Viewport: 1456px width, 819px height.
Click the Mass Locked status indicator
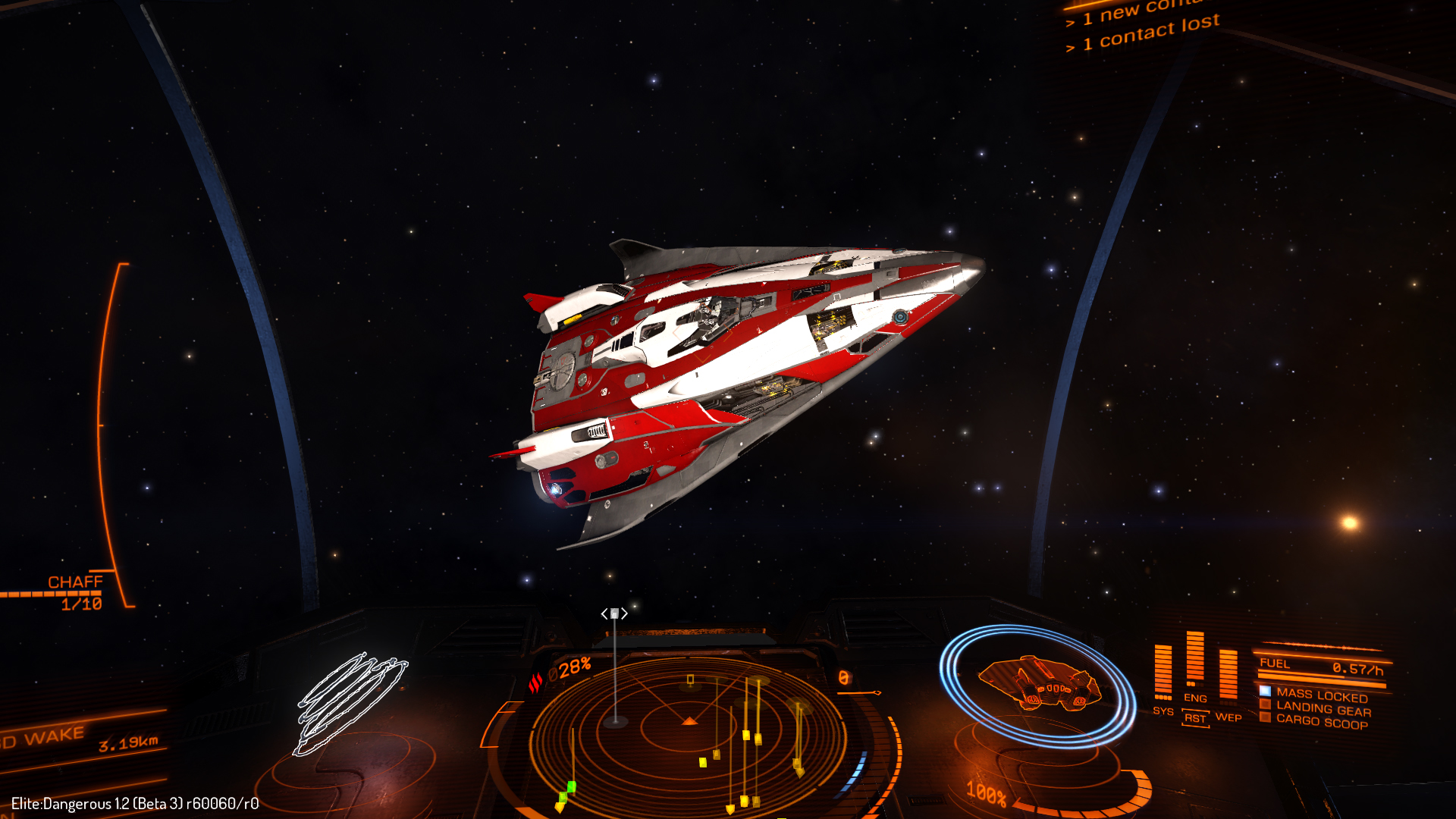click(1321, 695)
